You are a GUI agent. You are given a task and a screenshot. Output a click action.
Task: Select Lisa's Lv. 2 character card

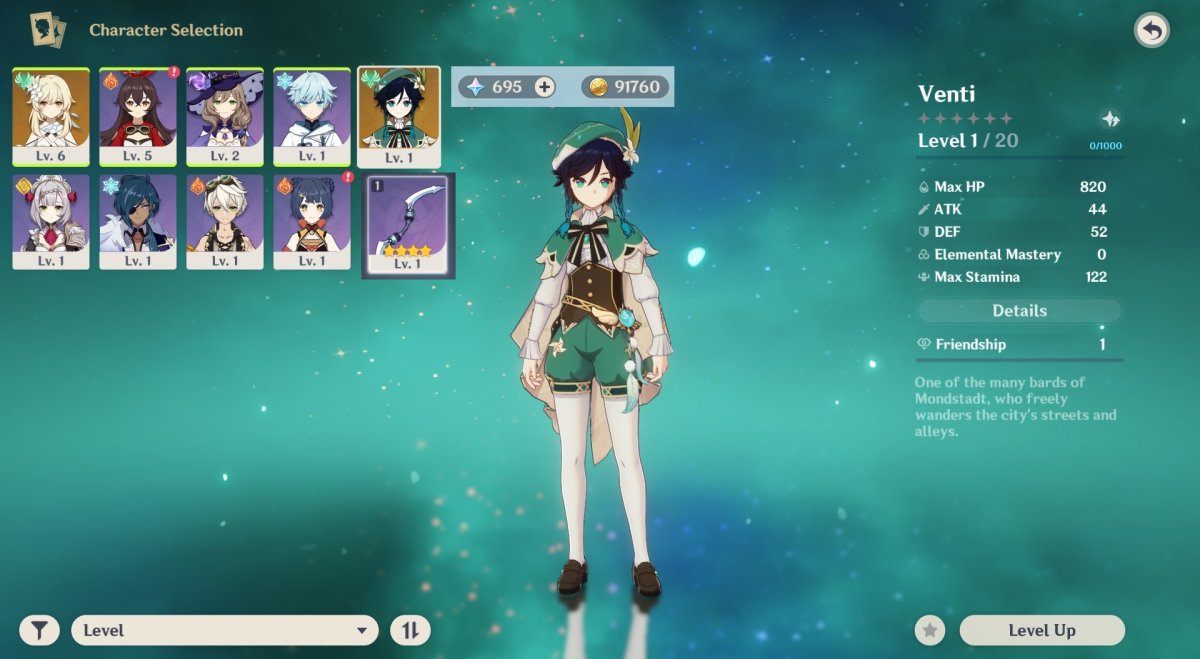click(225, 116)
